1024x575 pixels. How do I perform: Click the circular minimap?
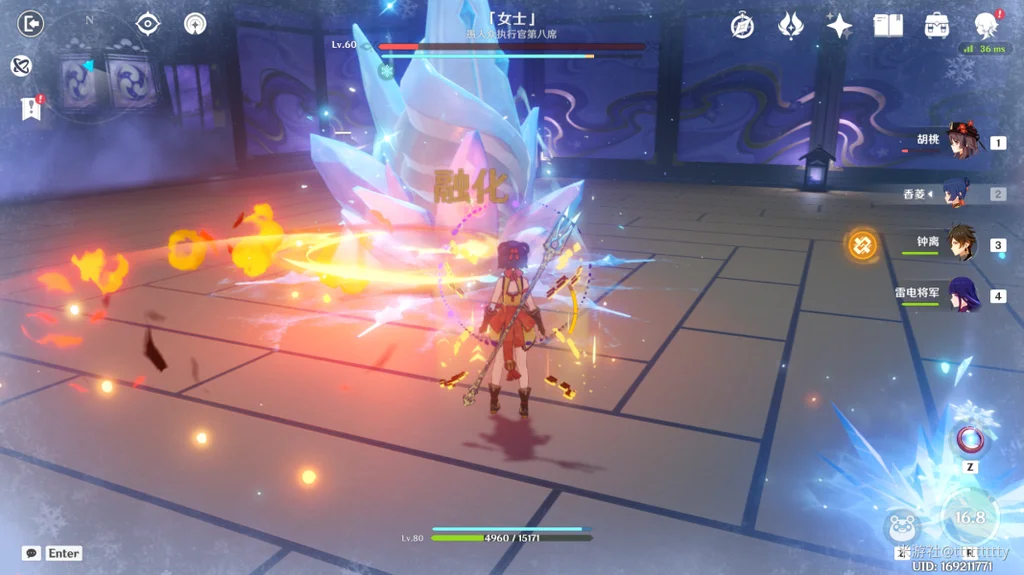click(92, 73)
